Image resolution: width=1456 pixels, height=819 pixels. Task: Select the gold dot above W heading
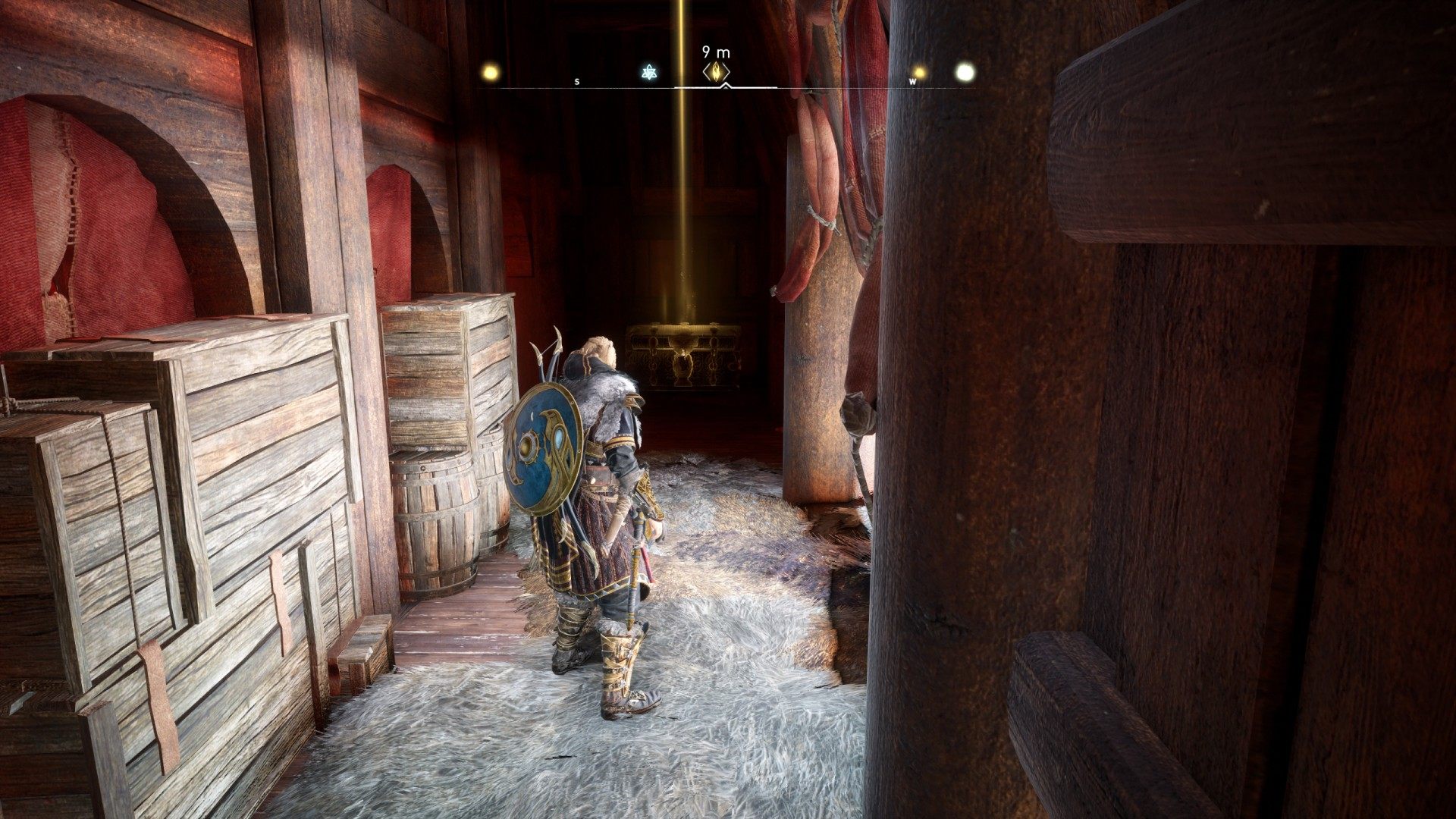coord(919,72)
